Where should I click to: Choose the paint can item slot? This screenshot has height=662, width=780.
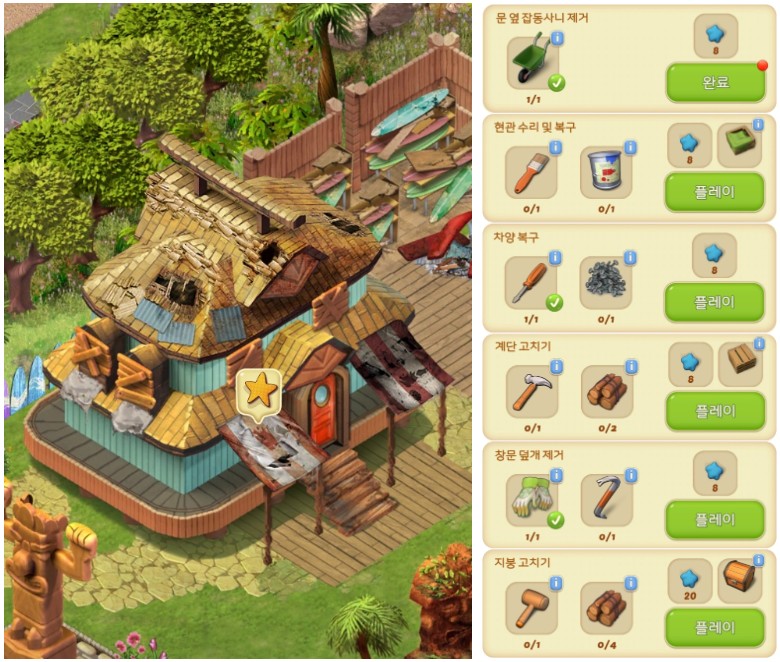tap(606, 172)
